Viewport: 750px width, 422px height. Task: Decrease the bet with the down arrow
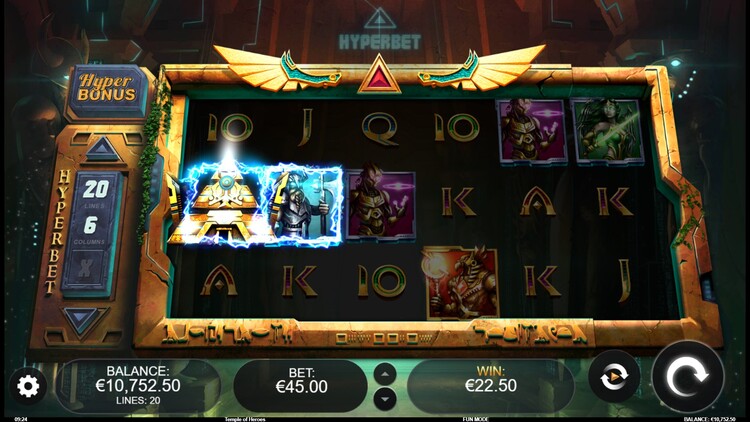point(385,398)
